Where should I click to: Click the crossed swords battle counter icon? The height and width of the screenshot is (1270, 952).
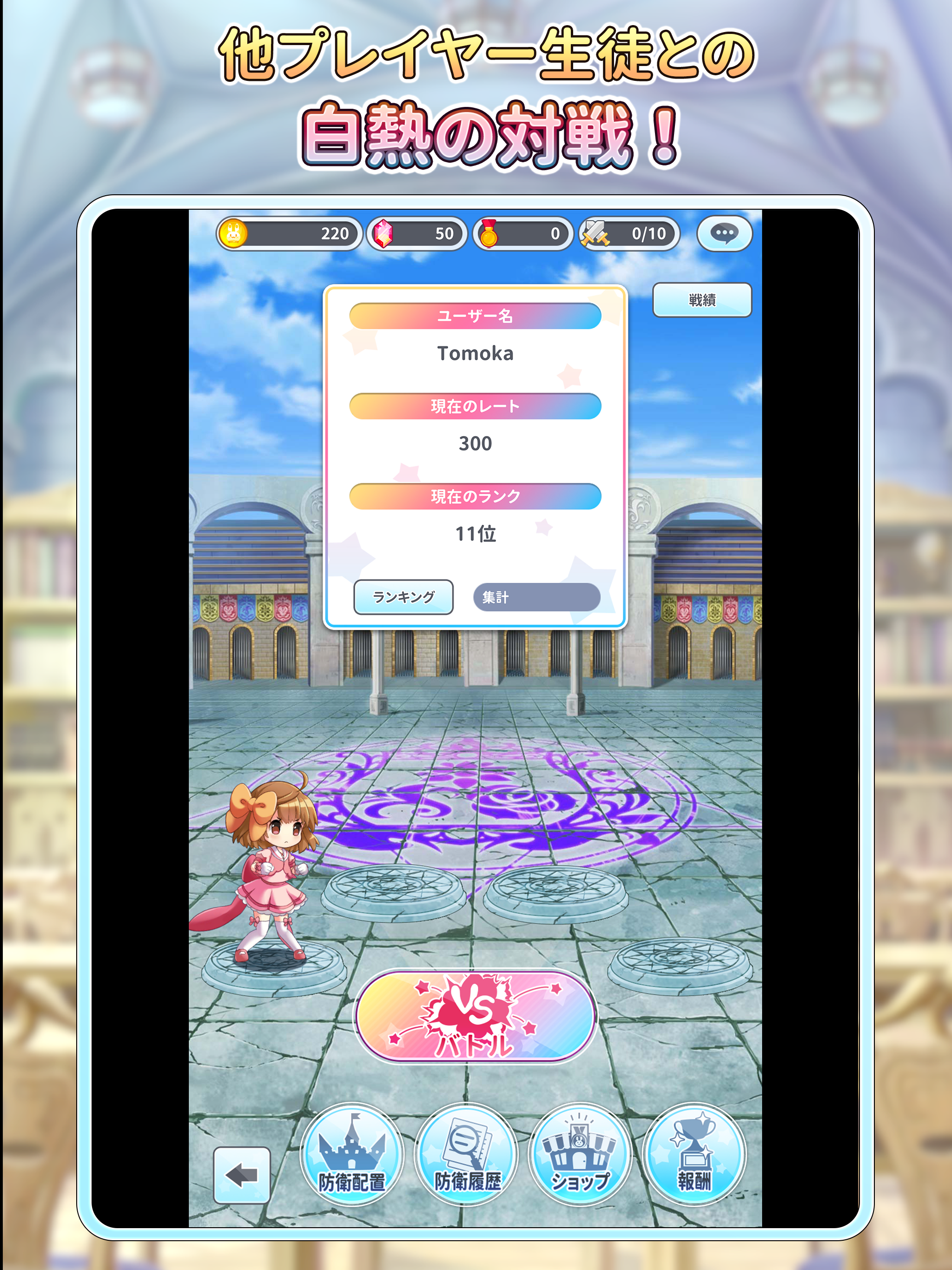click(x=597, y=233)
